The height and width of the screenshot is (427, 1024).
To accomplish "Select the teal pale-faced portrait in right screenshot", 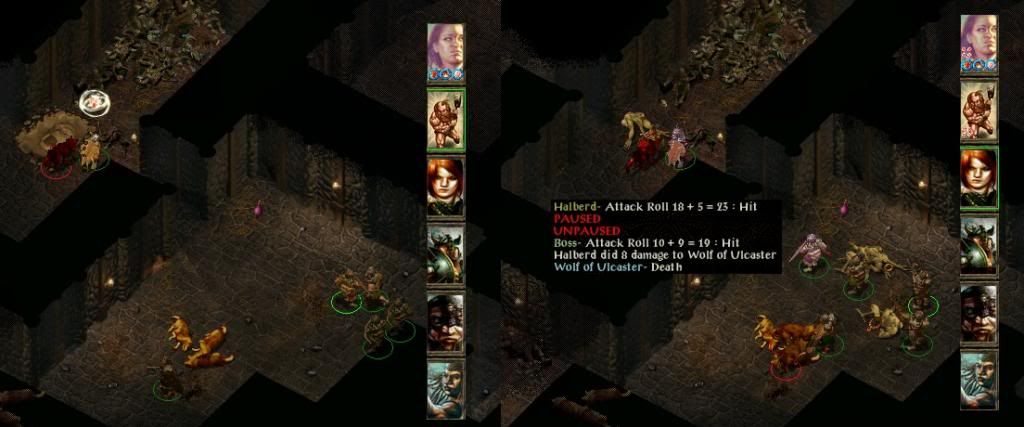I will [x=979, y=380].
